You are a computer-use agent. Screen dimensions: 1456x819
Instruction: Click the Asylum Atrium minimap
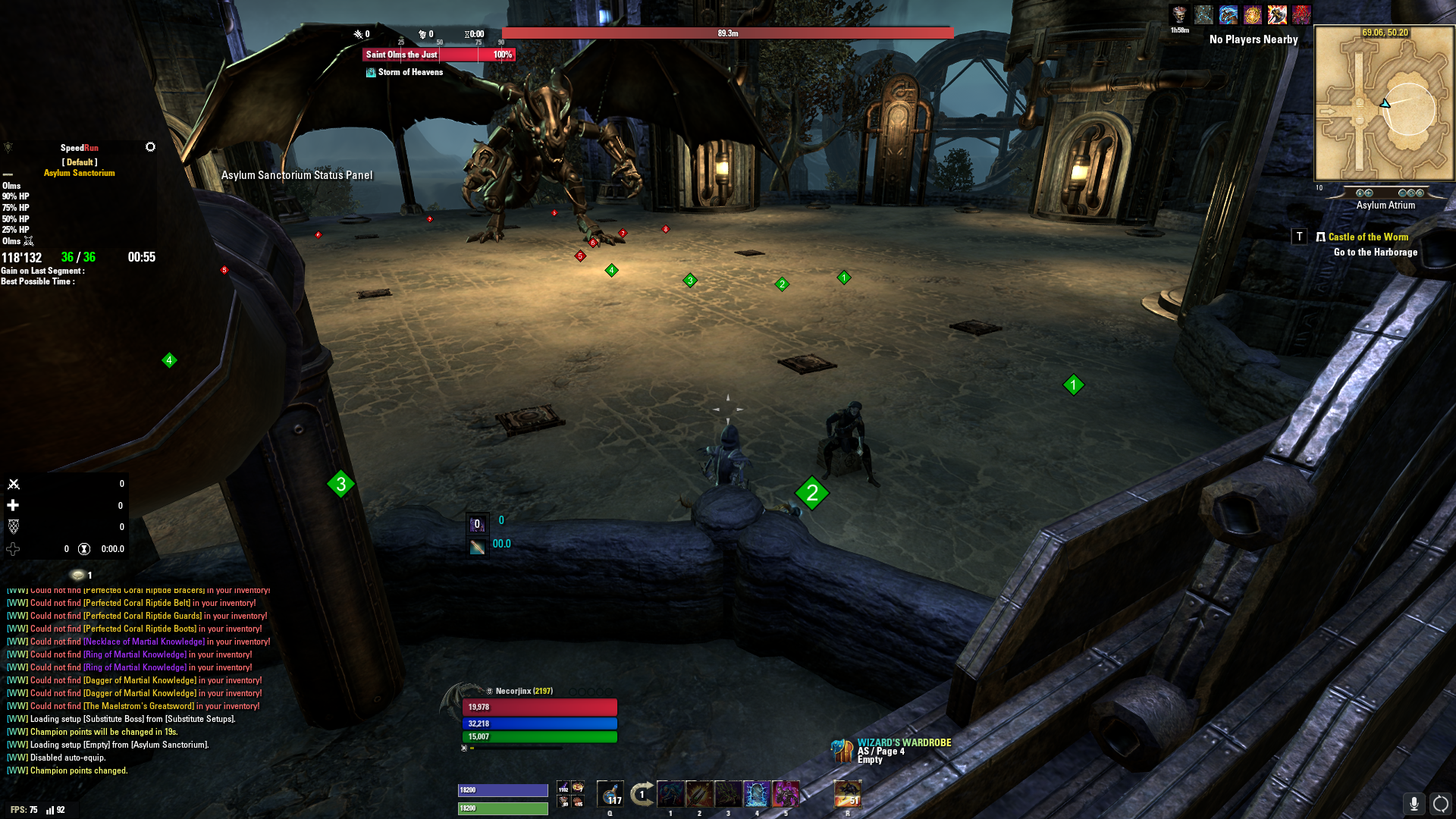(x=1384, y=104)
